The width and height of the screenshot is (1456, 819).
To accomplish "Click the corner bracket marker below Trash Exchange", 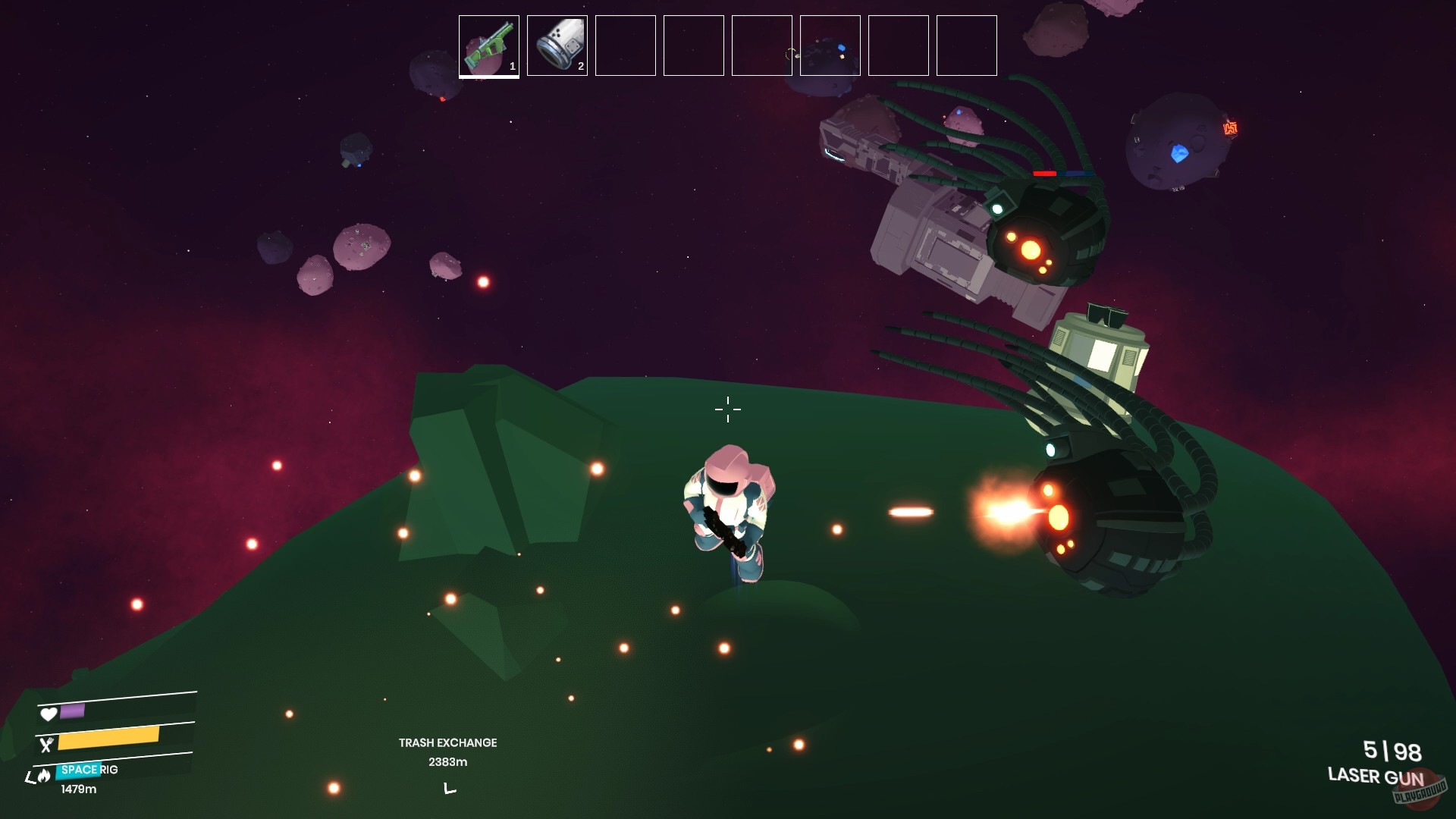I will pyautogui.click(x=449, y=789).
